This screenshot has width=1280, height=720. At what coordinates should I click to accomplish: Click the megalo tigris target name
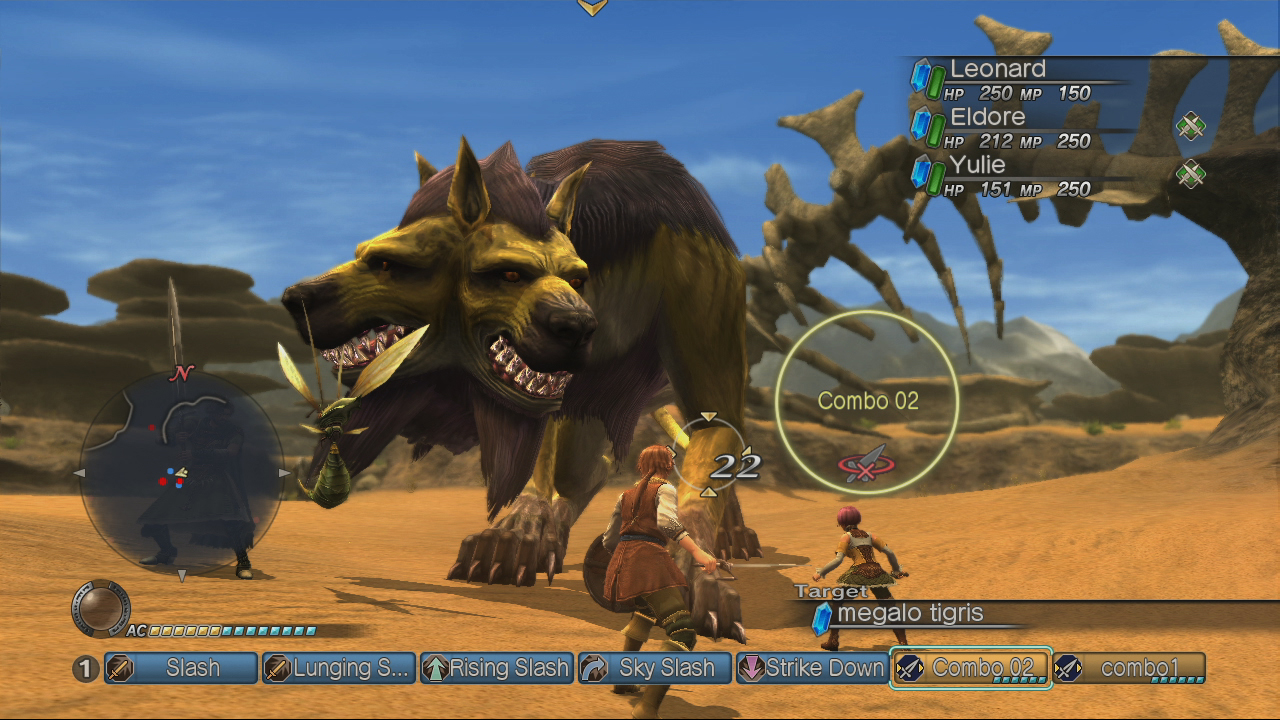click(910, 613)
